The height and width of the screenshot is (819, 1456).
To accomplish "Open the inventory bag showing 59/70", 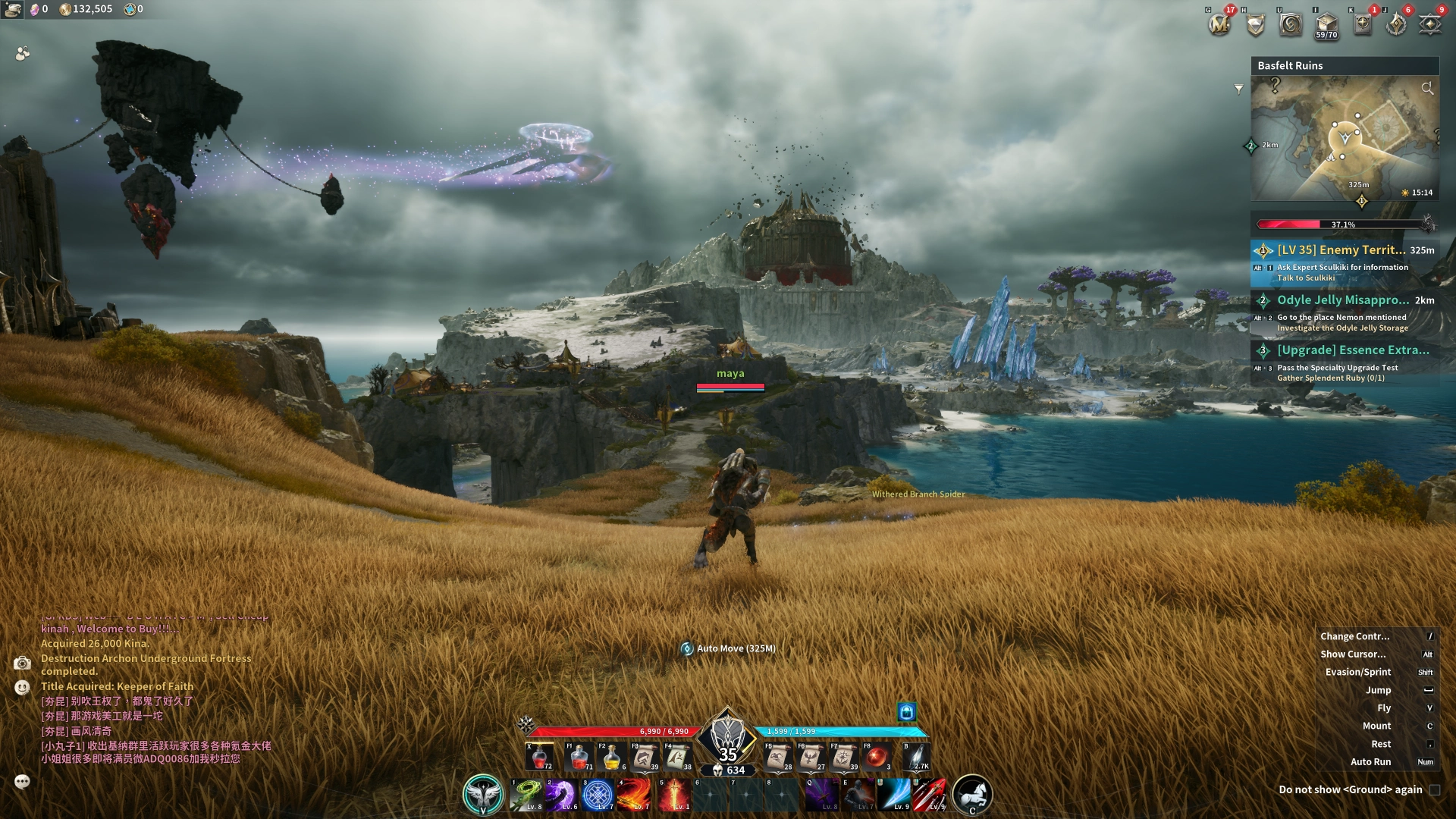I will 1326,24.
